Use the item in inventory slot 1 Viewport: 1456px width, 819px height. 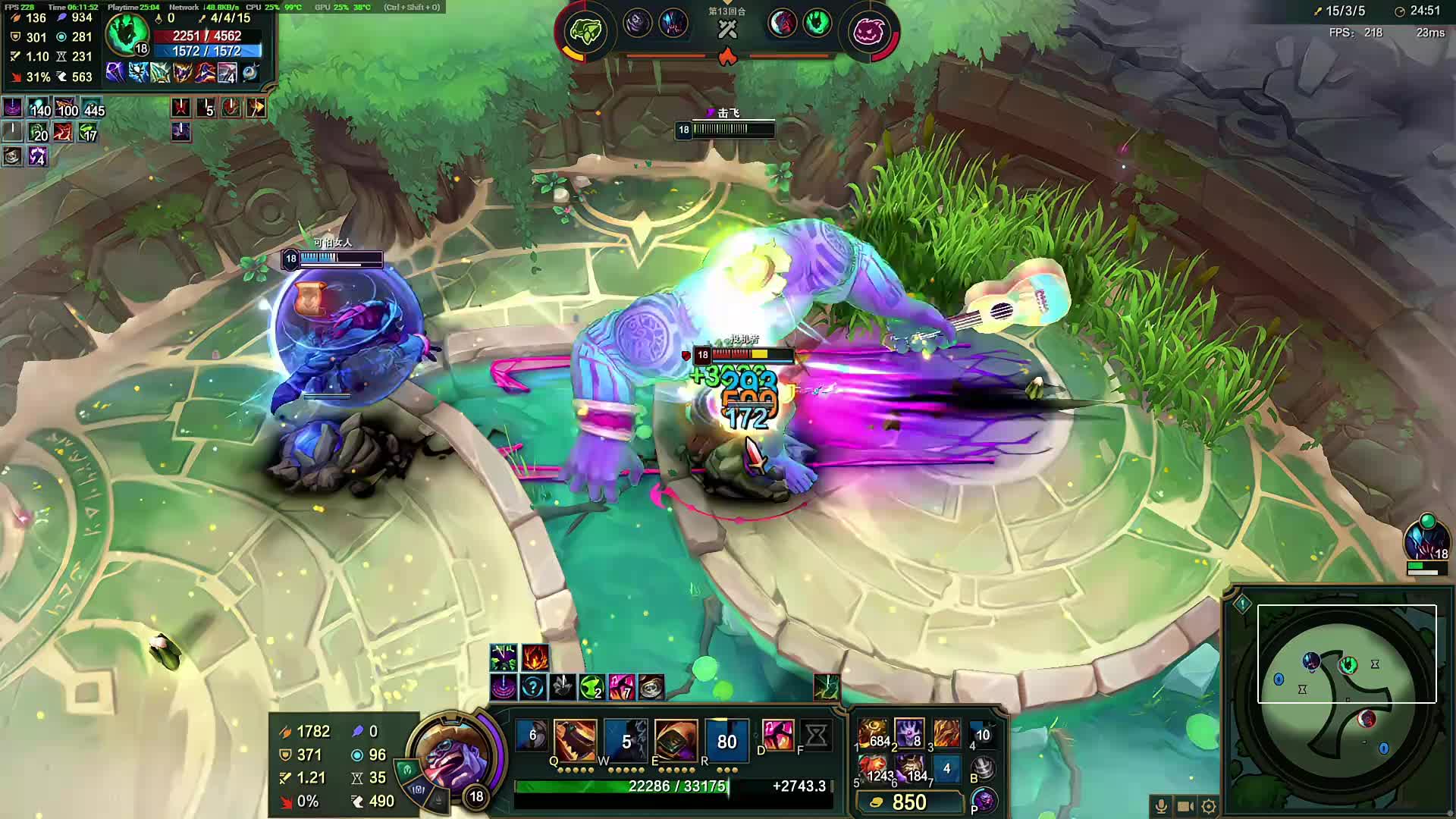pos(874,733)
